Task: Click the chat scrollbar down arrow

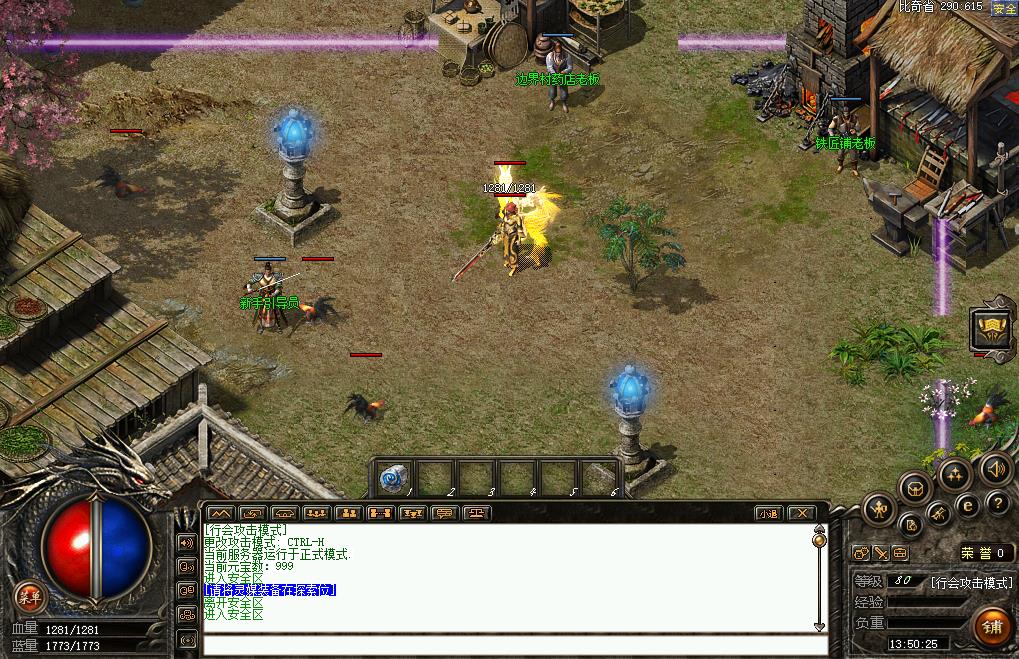Action: [820, 626]
